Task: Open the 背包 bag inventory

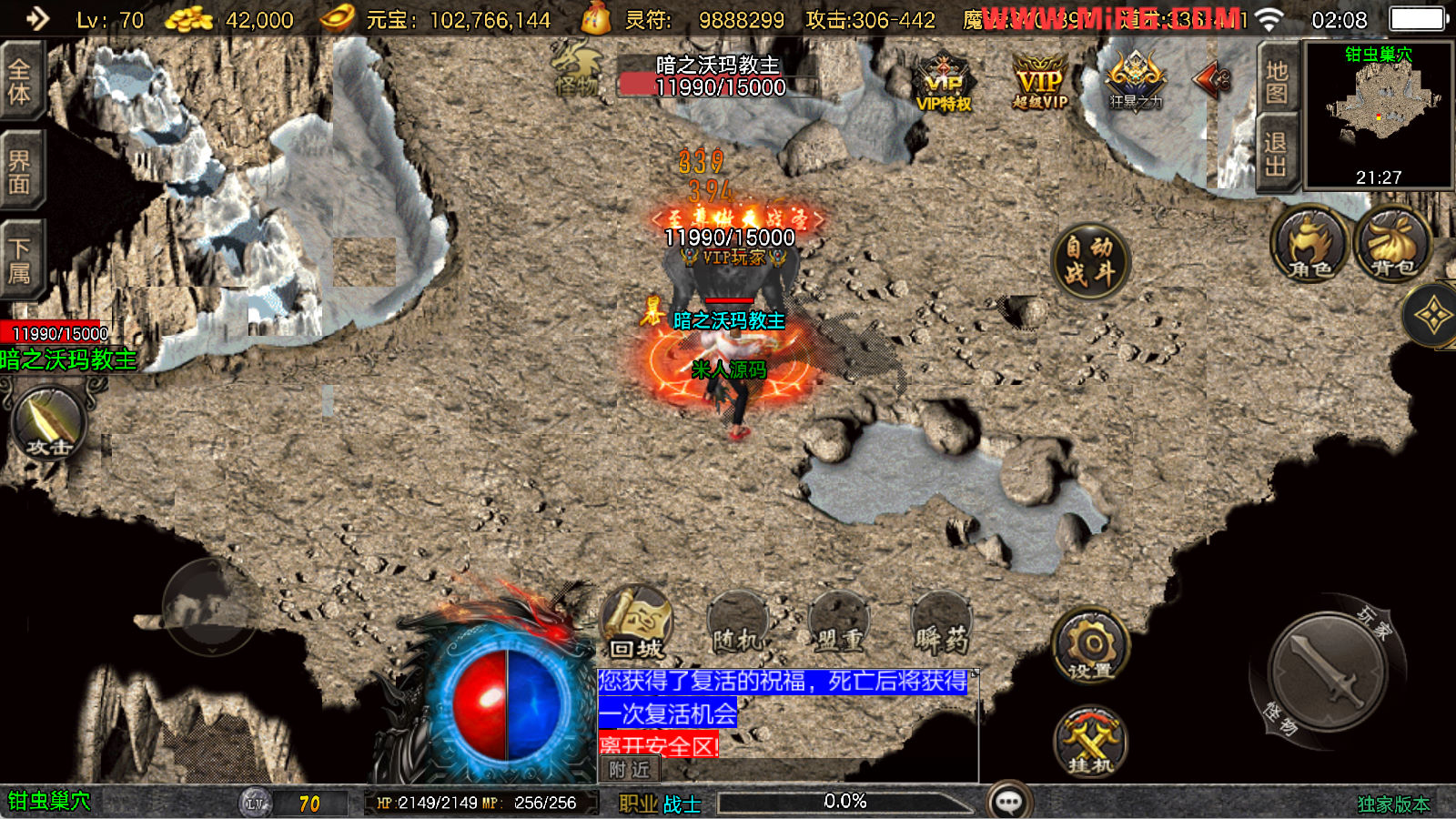Action: (1392, 244)
